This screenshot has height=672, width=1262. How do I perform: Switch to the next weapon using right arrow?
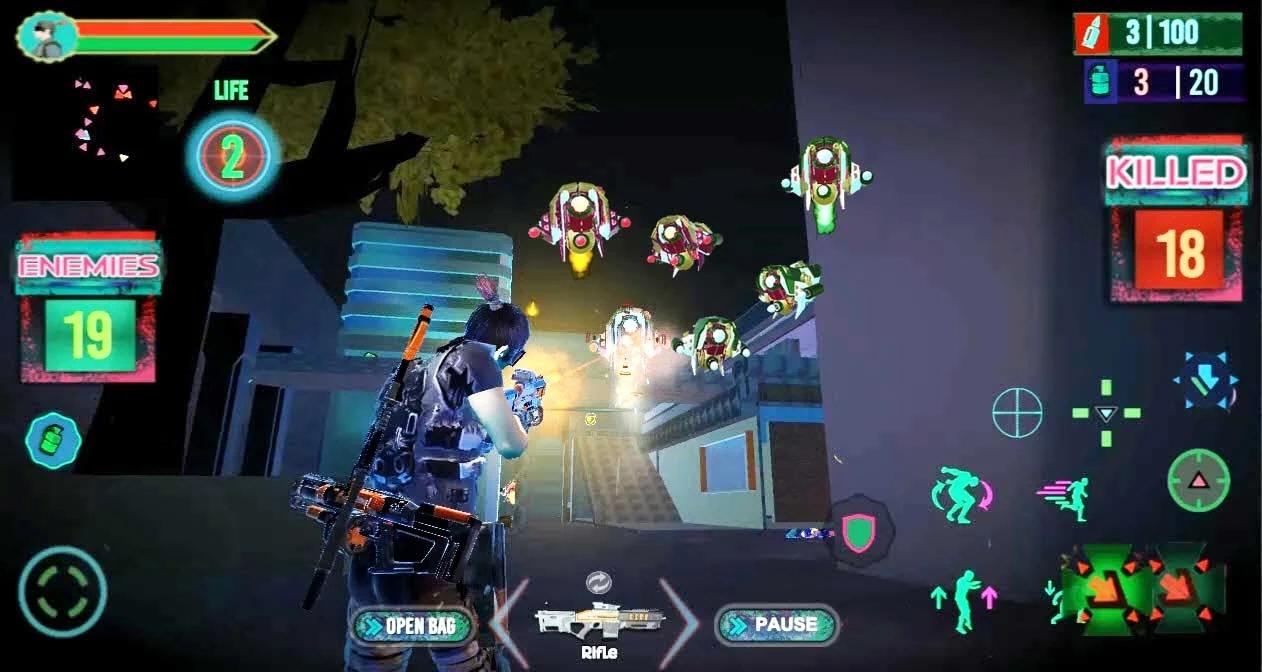pos(680,622)
